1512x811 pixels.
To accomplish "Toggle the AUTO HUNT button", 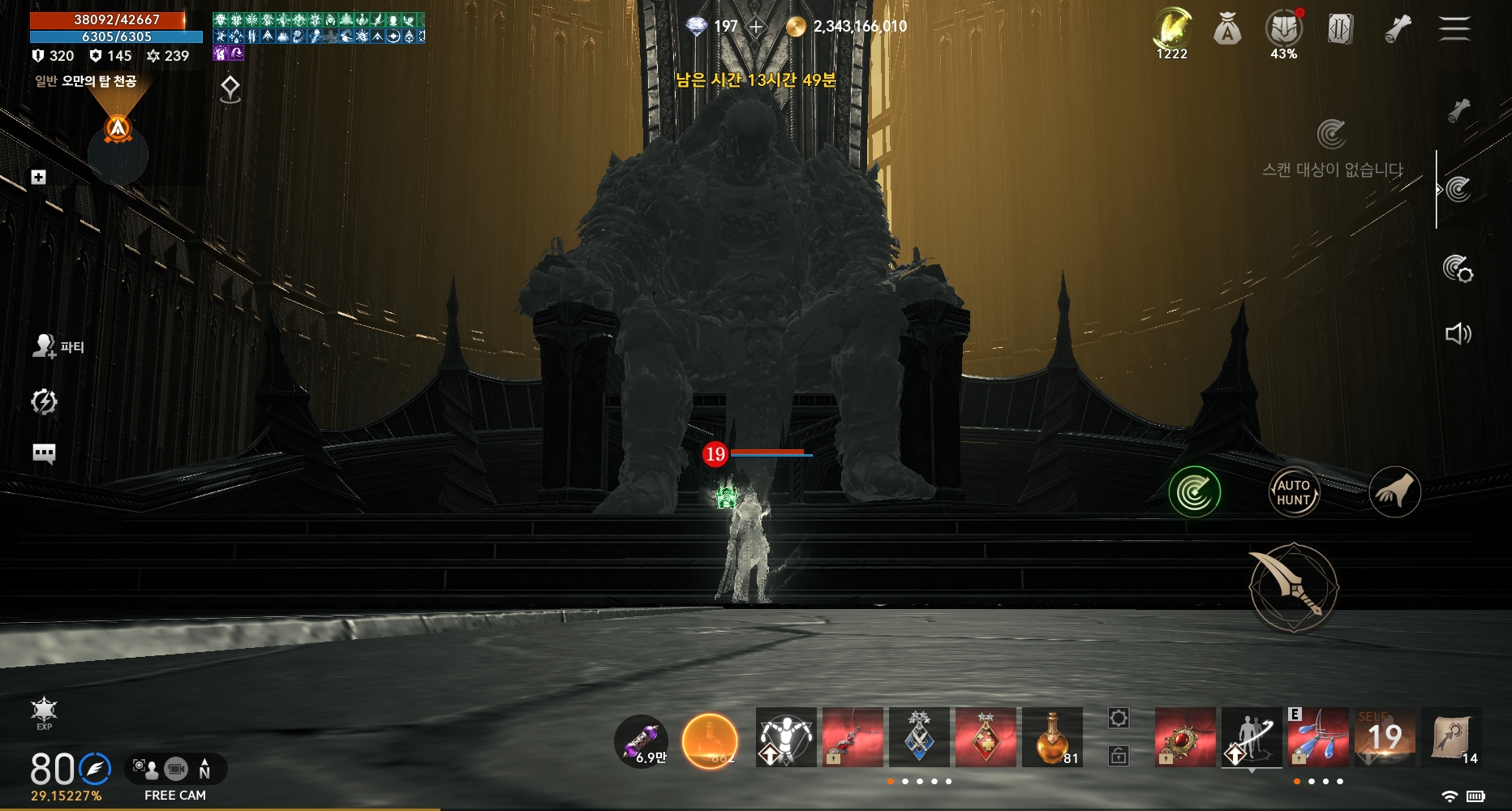I will [x=1293, y=492].
